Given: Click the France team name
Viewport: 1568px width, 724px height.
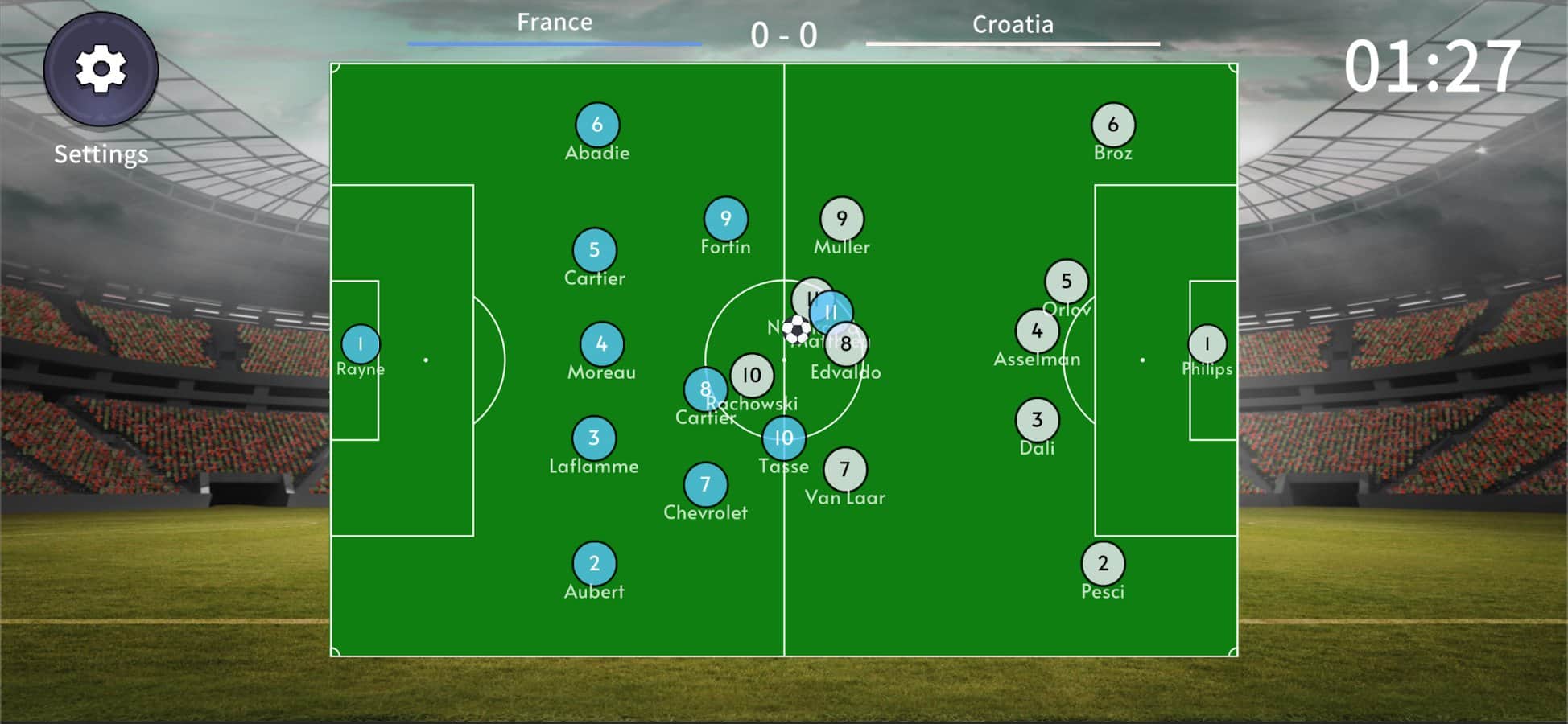Looking at the screenshot, I should [x=555, y=22].
